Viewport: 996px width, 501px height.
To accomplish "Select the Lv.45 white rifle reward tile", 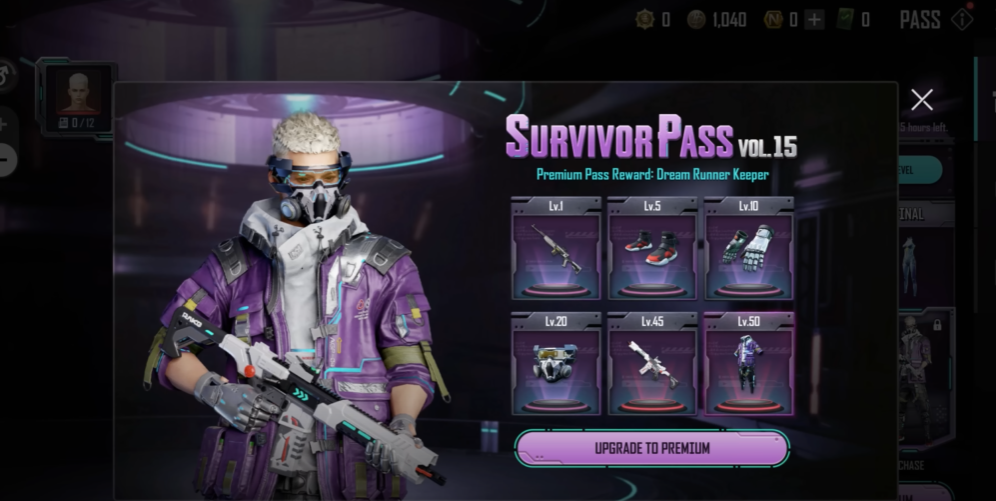I will pyautogui.click(x=652, y=364).
